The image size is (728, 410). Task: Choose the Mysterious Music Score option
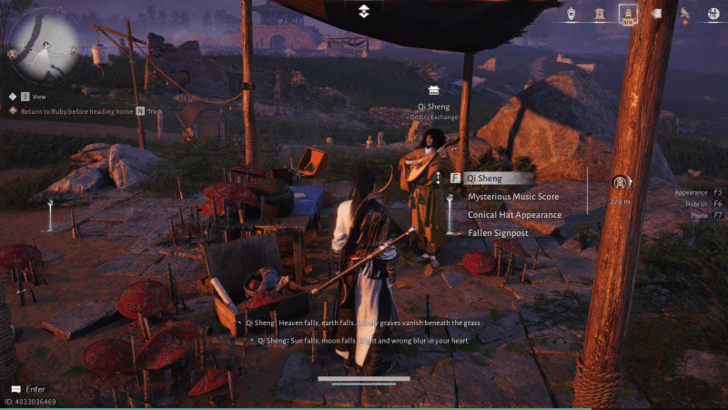point(513,196)
